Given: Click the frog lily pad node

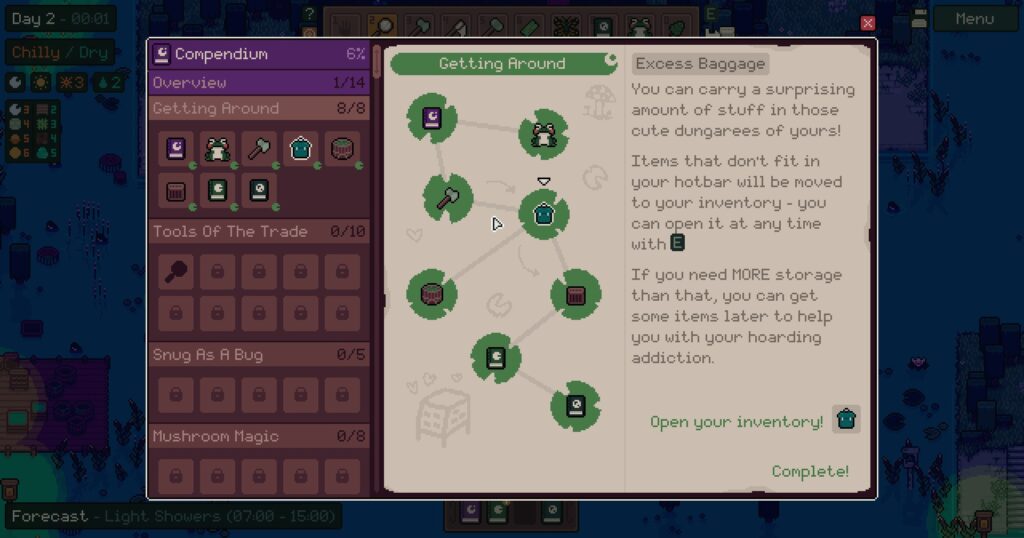Looking at the screenshot, I should click(x=543, y=135).
